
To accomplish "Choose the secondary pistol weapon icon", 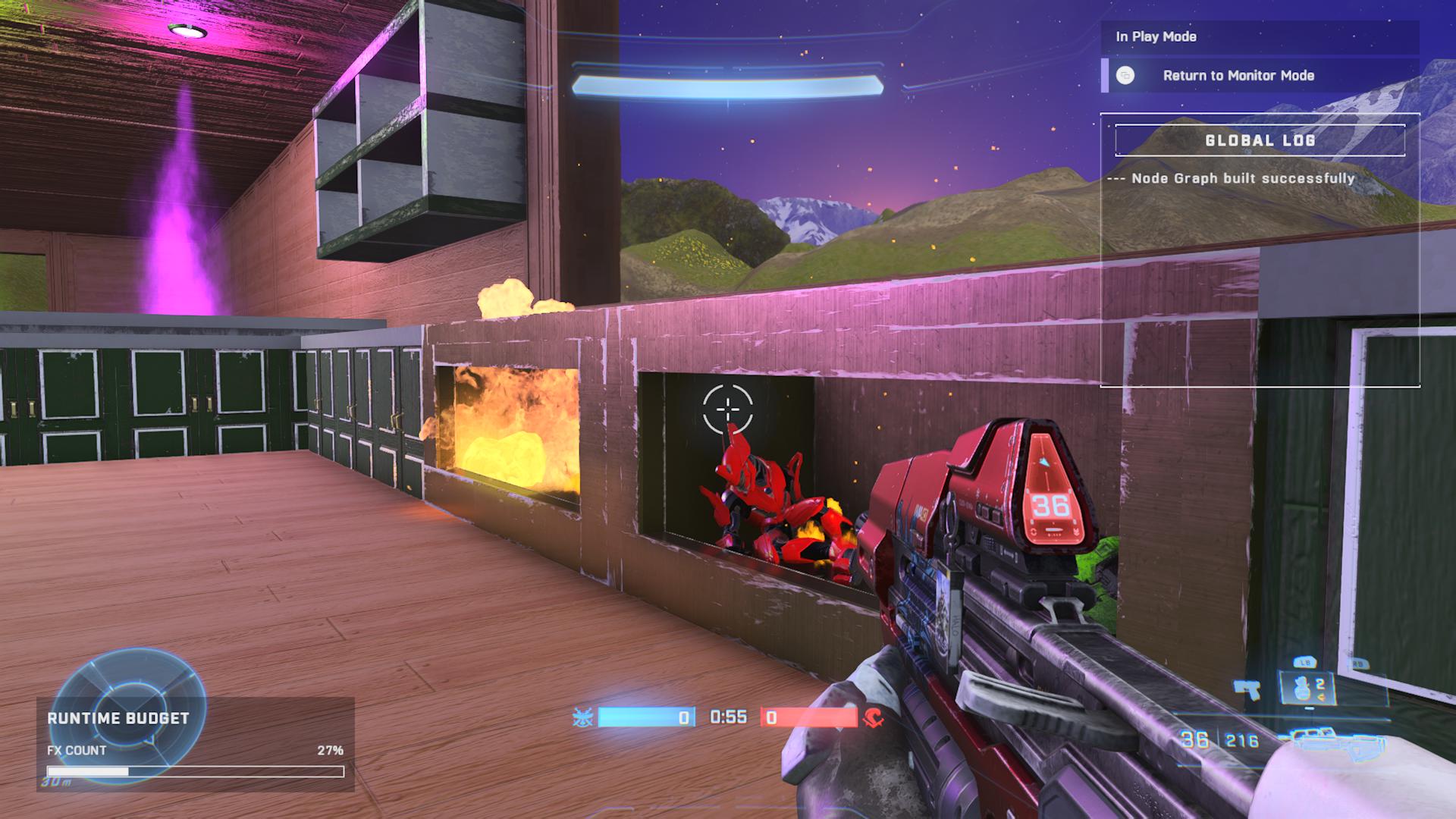I will [1247, 689].
